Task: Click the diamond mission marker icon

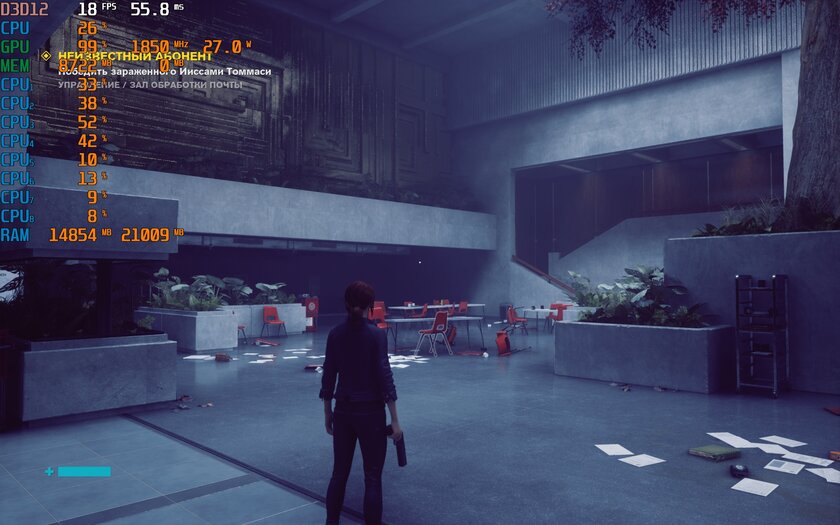Action: pos(46,56)
